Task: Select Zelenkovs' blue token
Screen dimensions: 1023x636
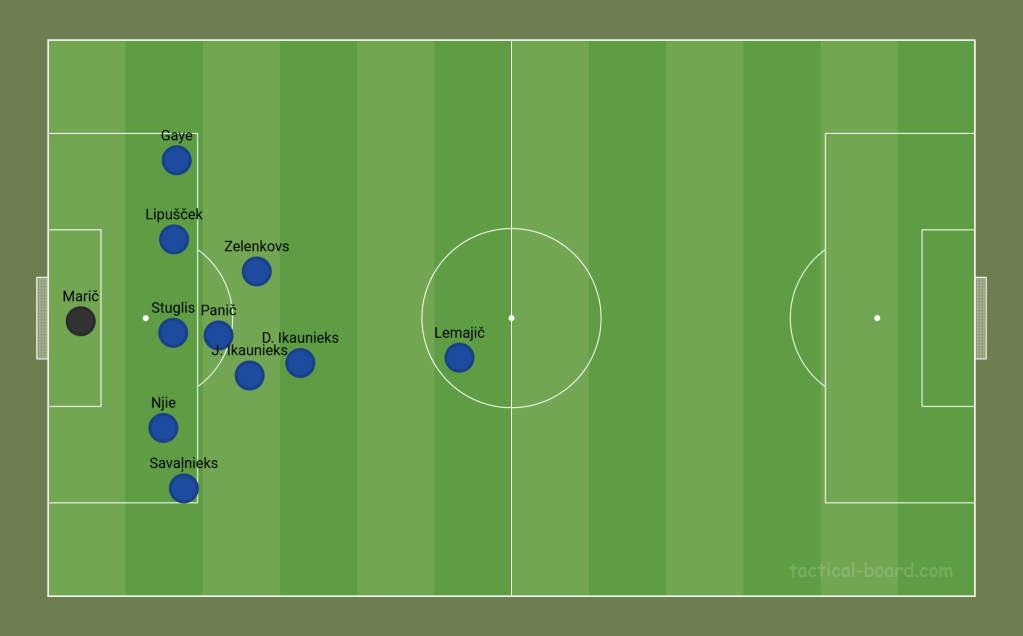Action: pyautogui.click(x=257, y=271)
